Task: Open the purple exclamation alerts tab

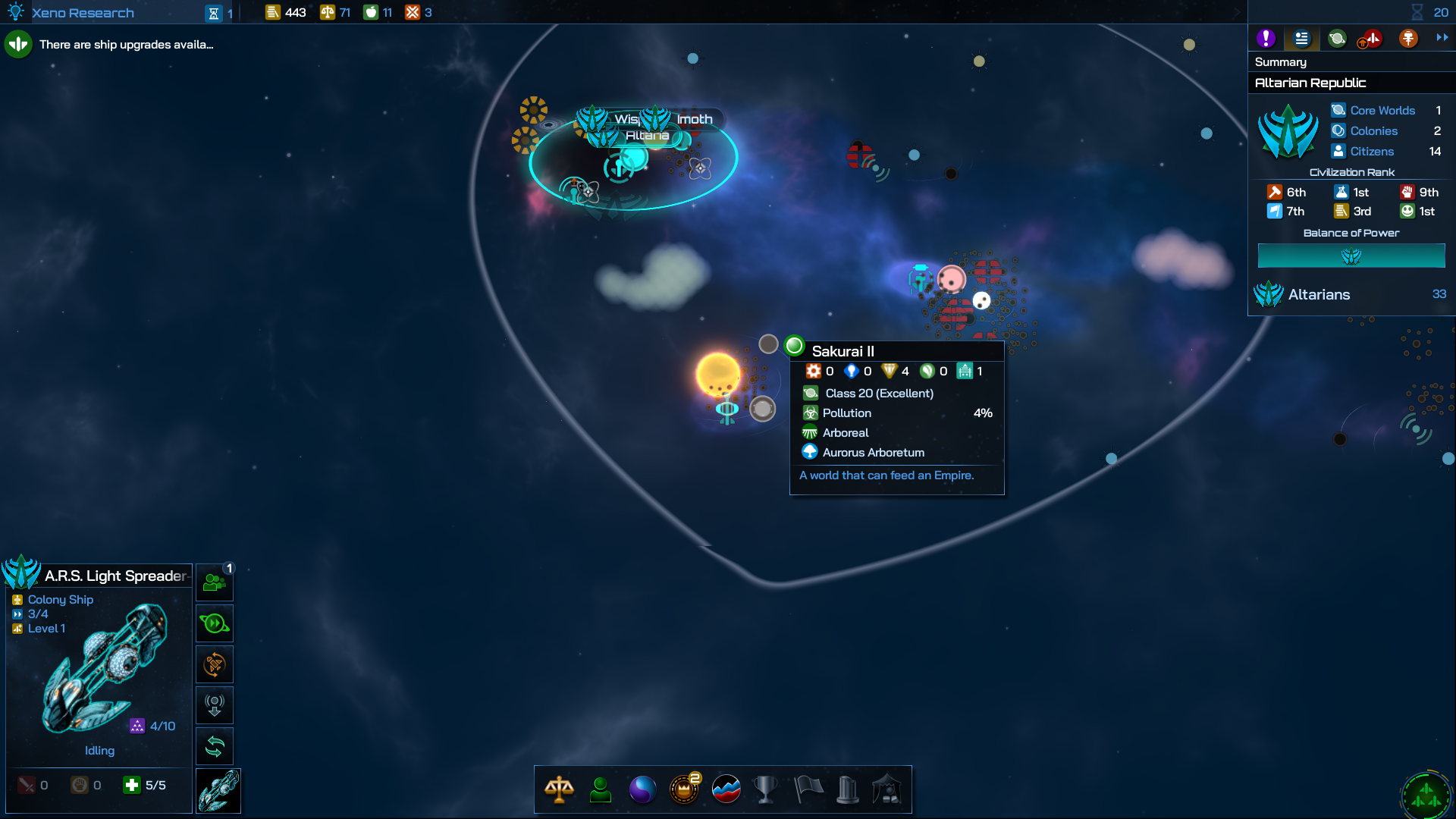Action: click(x=1266, y=39)
